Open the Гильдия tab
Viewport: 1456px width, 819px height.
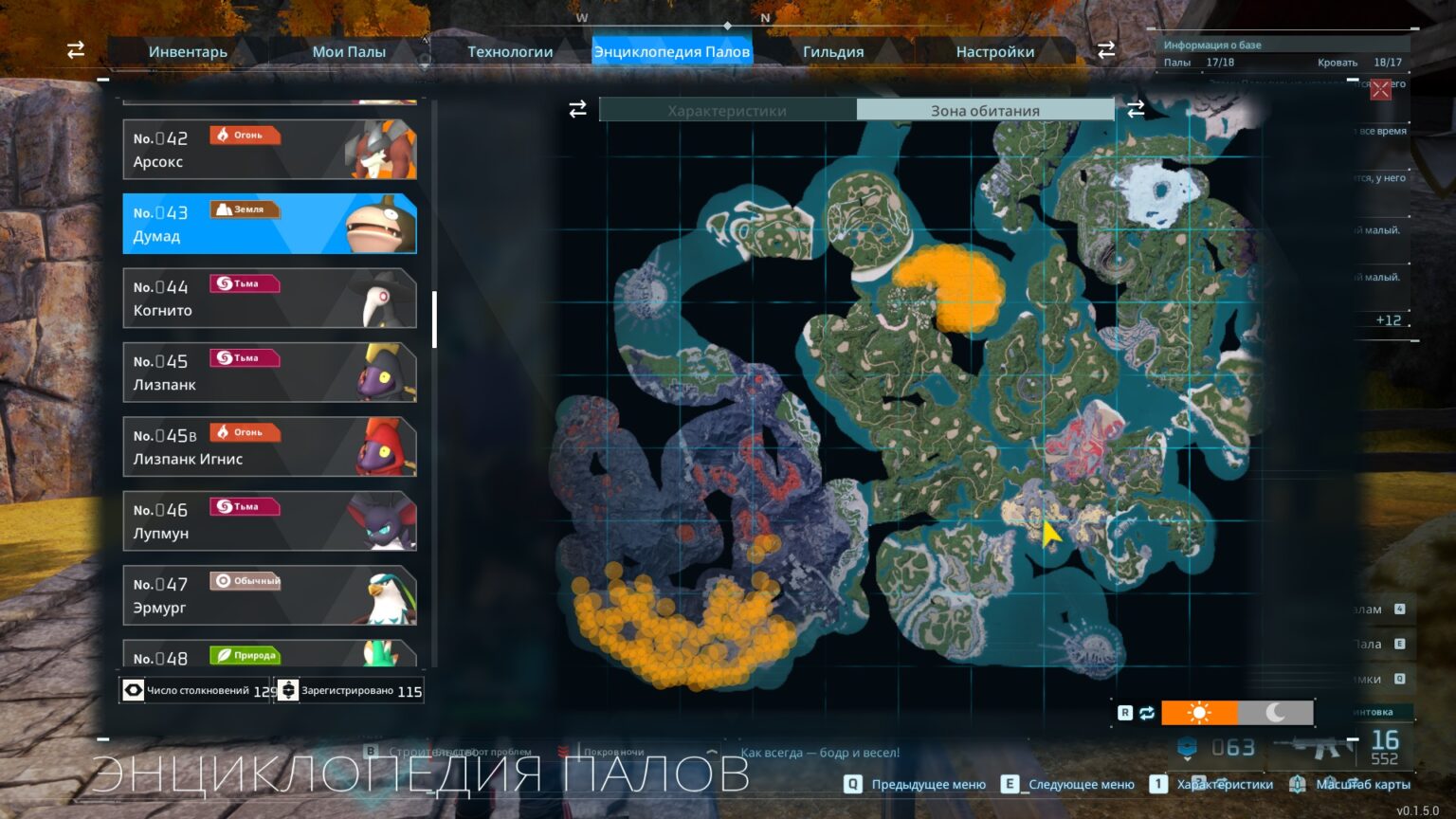[x=832, y=51]
